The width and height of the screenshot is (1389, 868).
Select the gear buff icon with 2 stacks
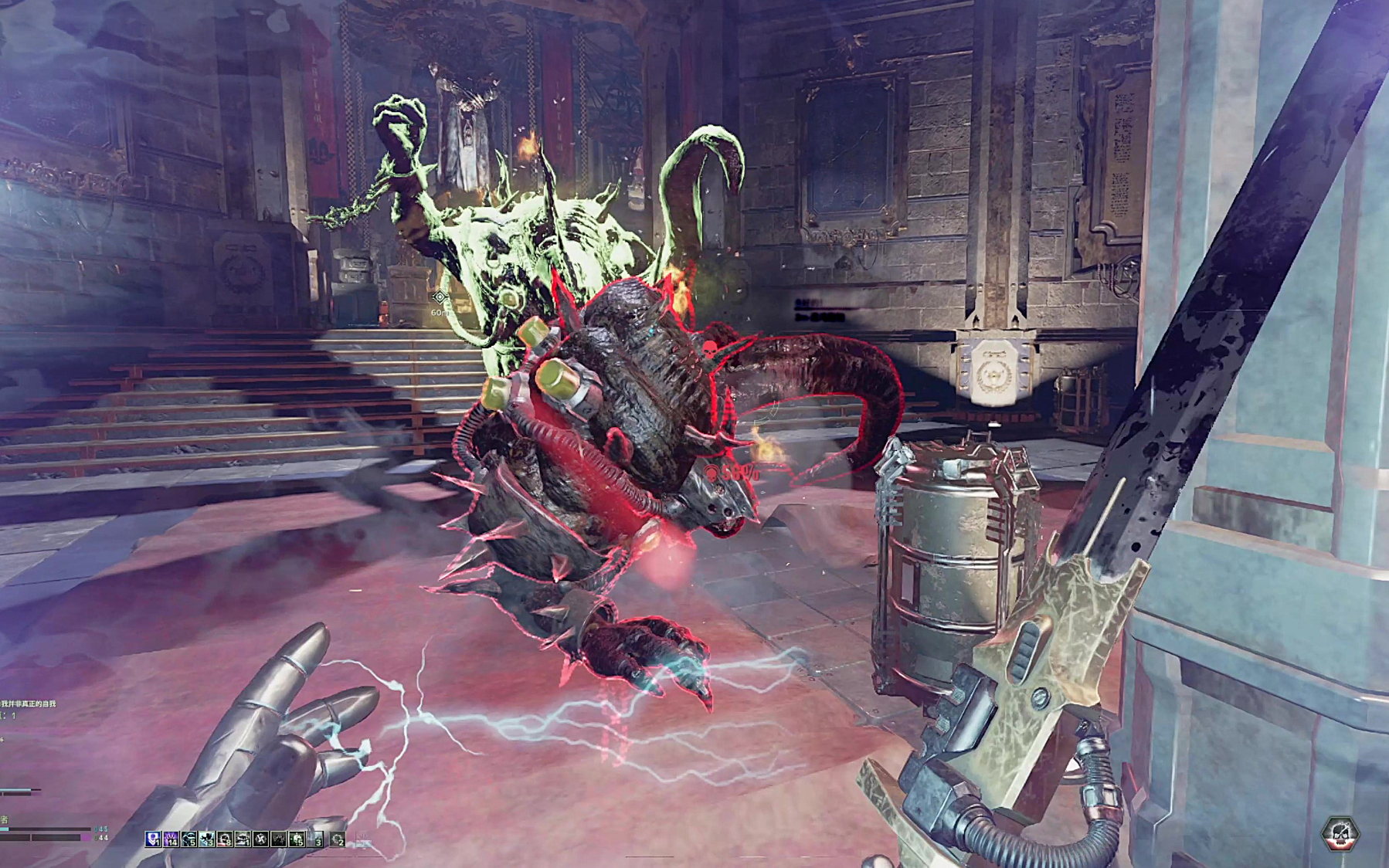[x=338, y=839]
